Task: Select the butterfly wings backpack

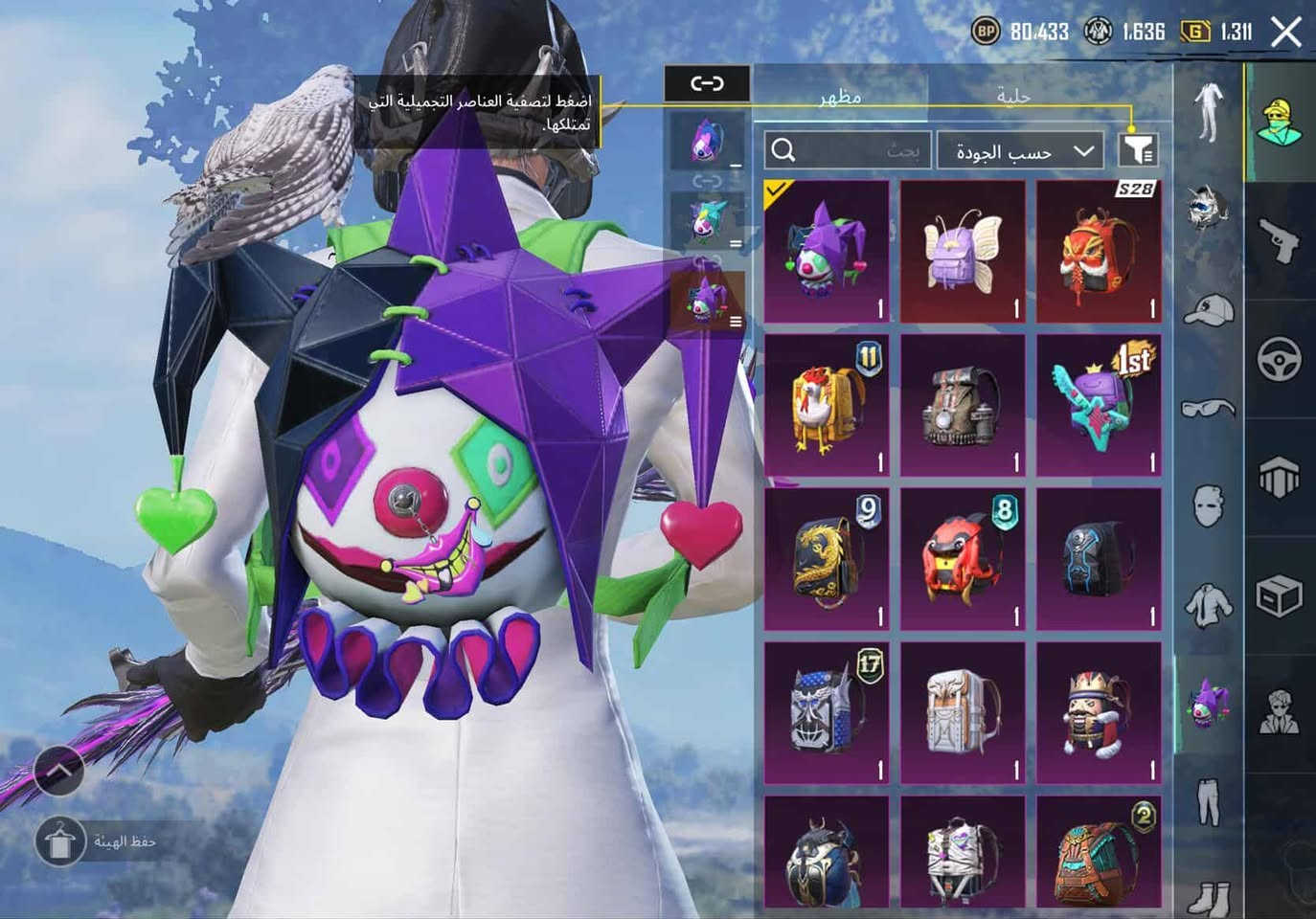Action: (x=963, y=252)
